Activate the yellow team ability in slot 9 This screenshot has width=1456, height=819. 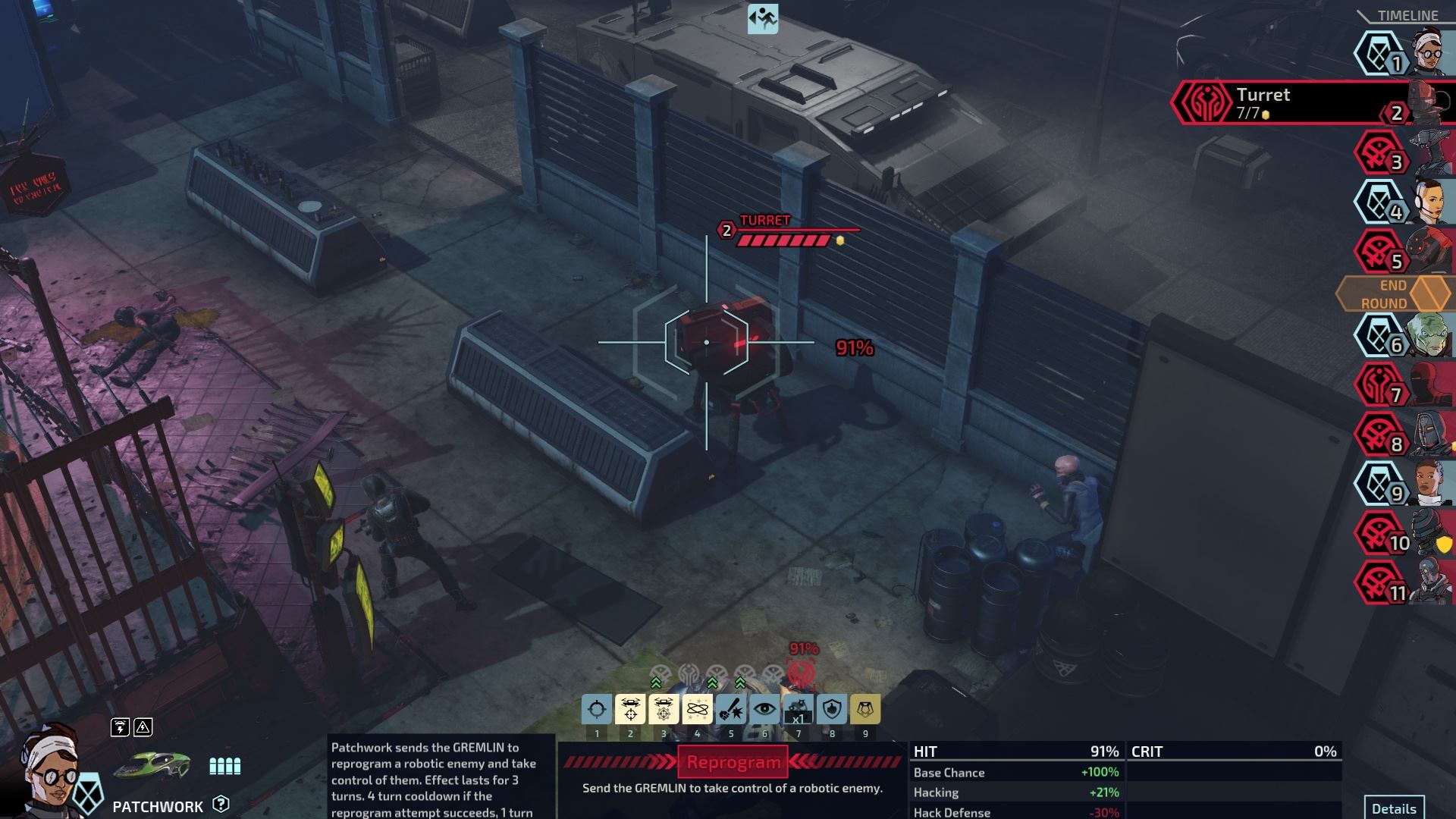click(865, 709)
